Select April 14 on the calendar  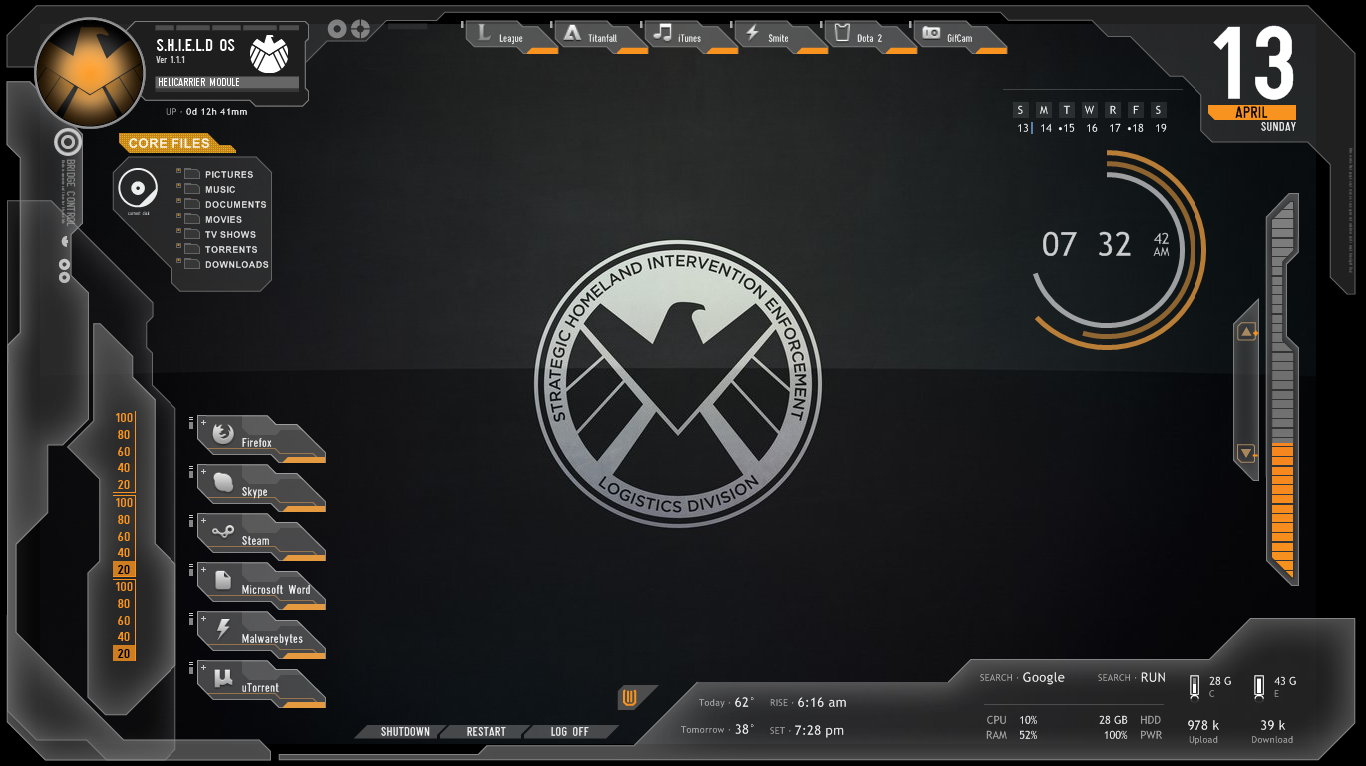tap(1044, 128)
